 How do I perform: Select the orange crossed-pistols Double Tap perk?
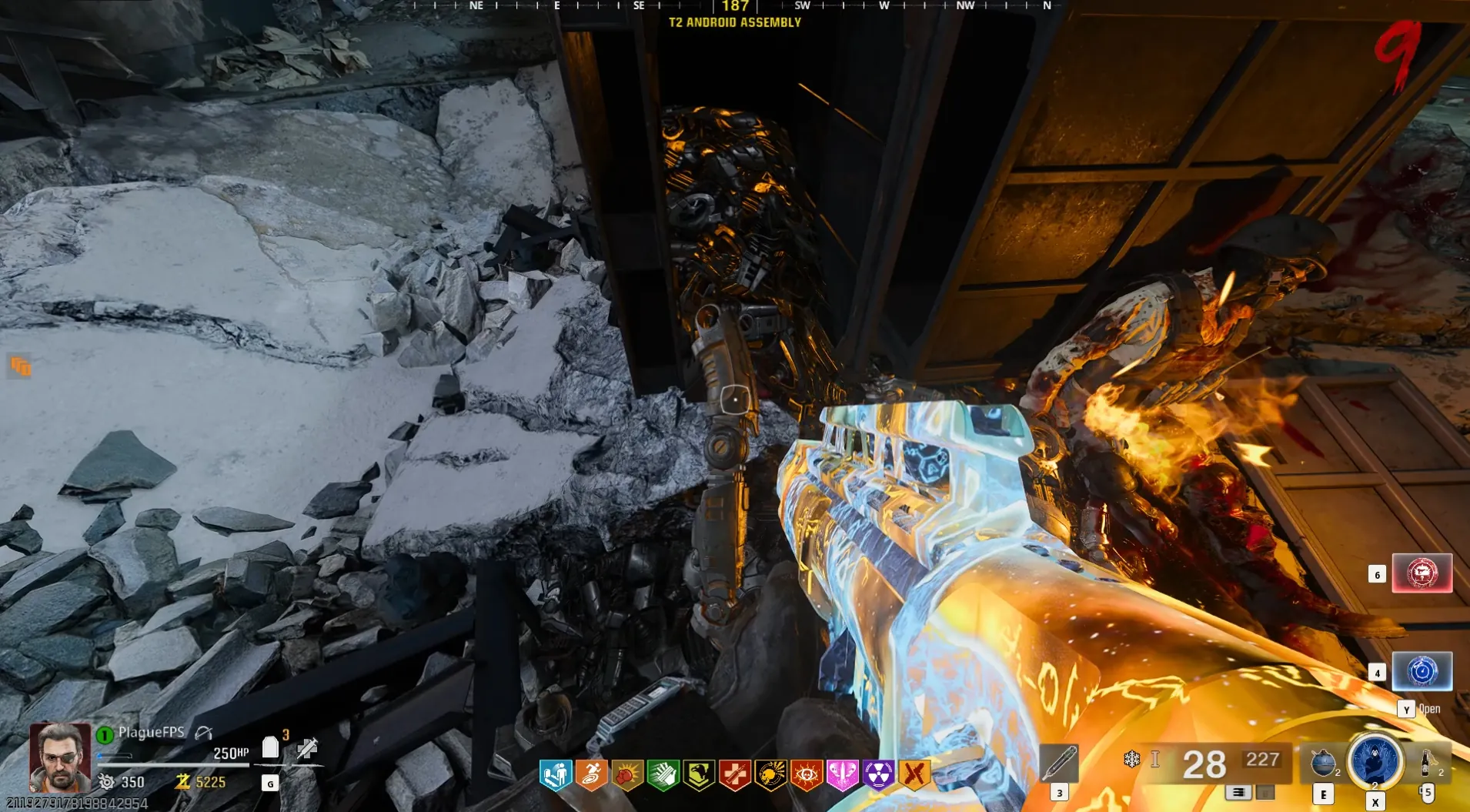pos(914,775)
